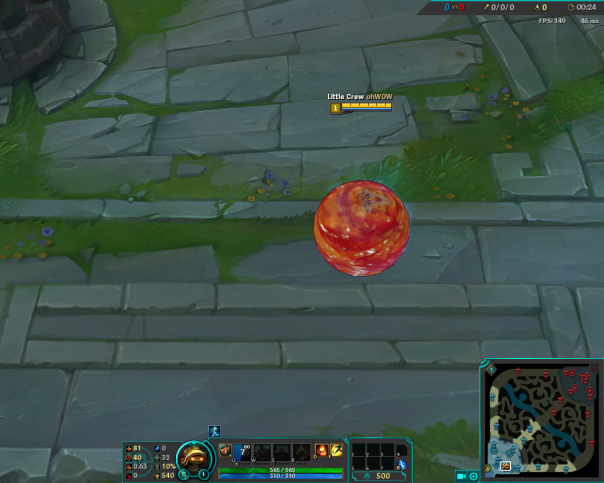Click the running-figure buff icon above abilities

pos(214,431)
